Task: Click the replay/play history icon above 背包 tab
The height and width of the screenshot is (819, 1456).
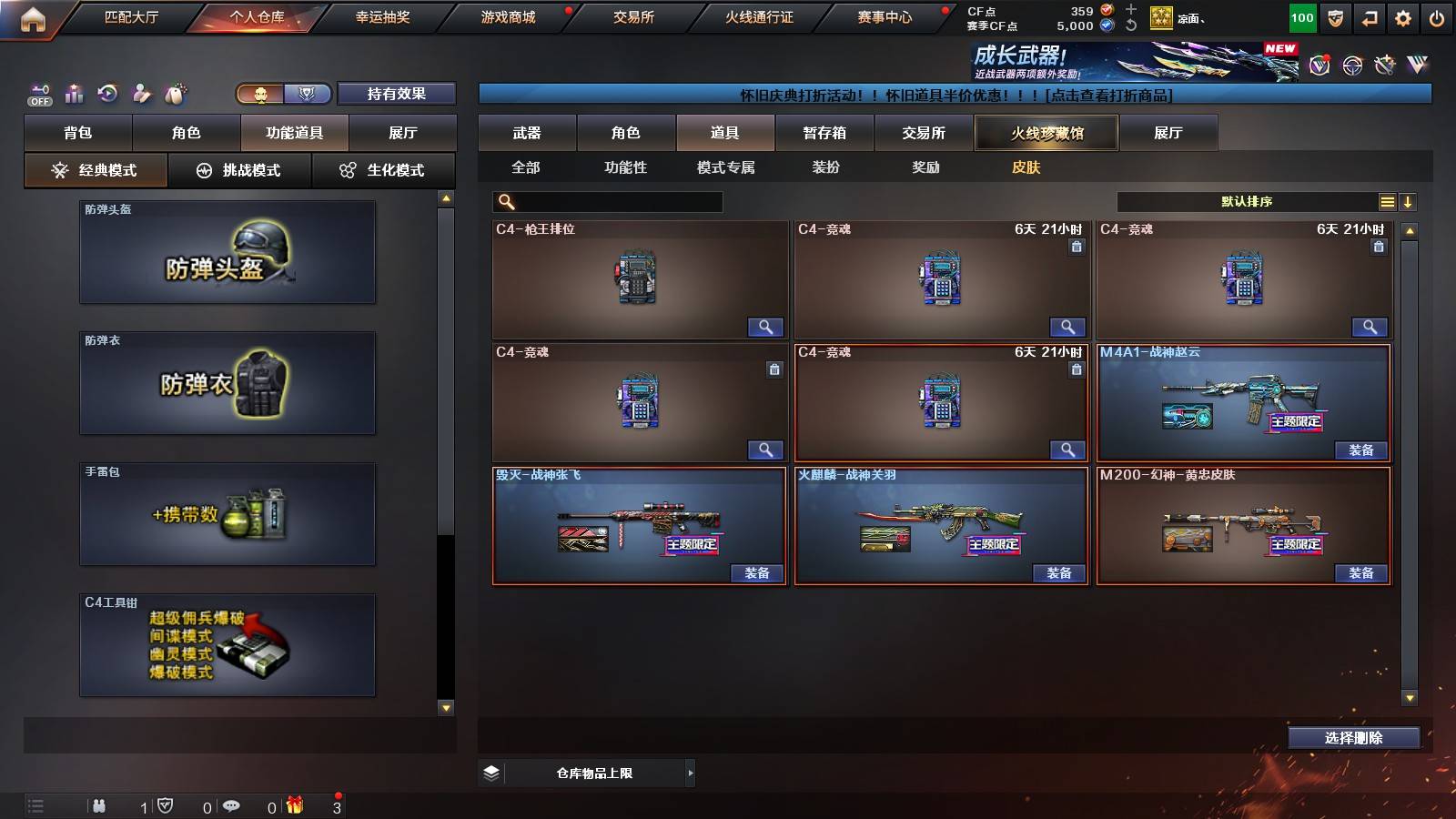Action: point(106,93)
